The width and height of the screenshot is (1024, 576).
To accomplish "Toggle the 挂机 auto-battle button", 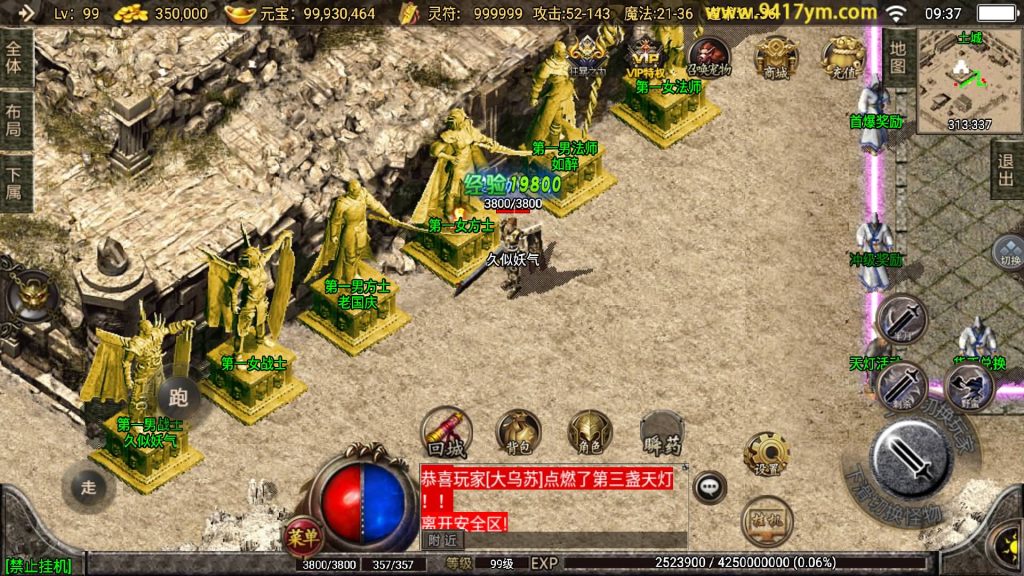I will coord(767,521).
